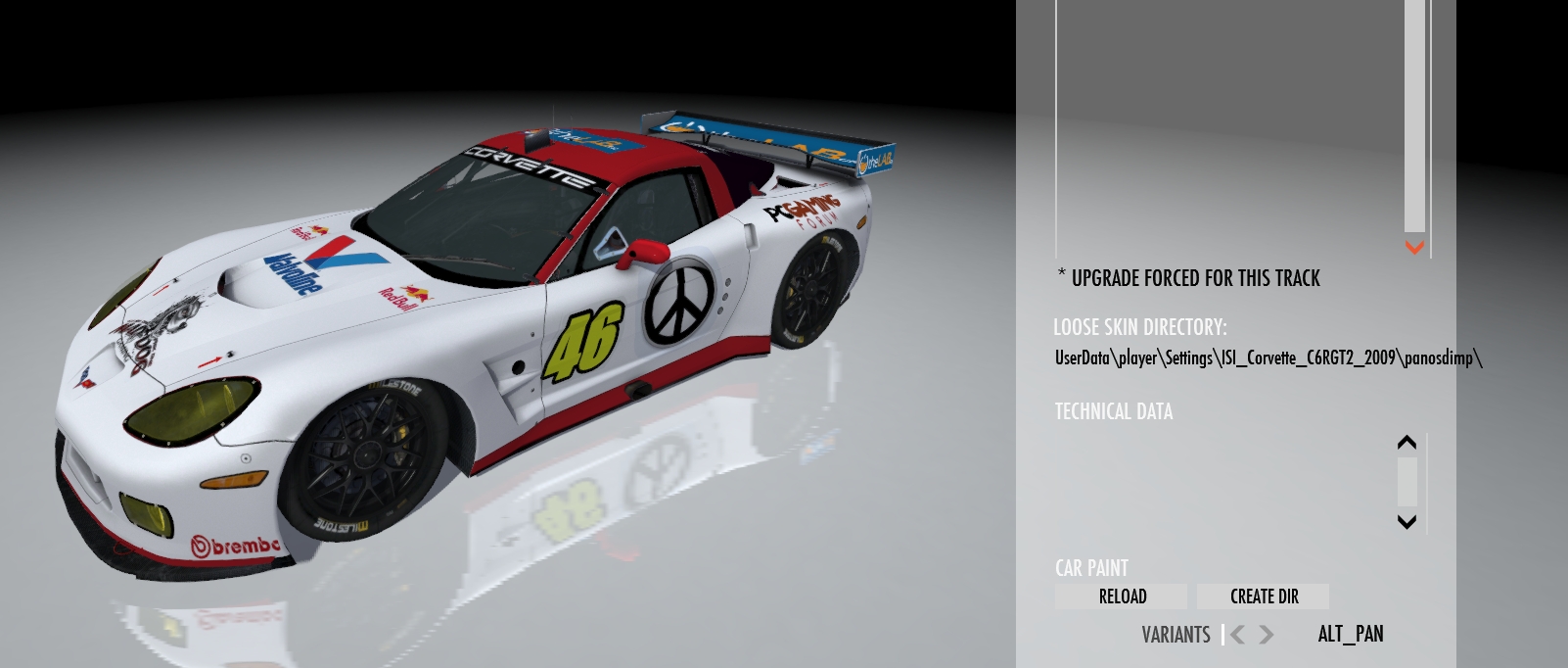
Task: Select the previous paint variant arrow
Action: 1238,635
